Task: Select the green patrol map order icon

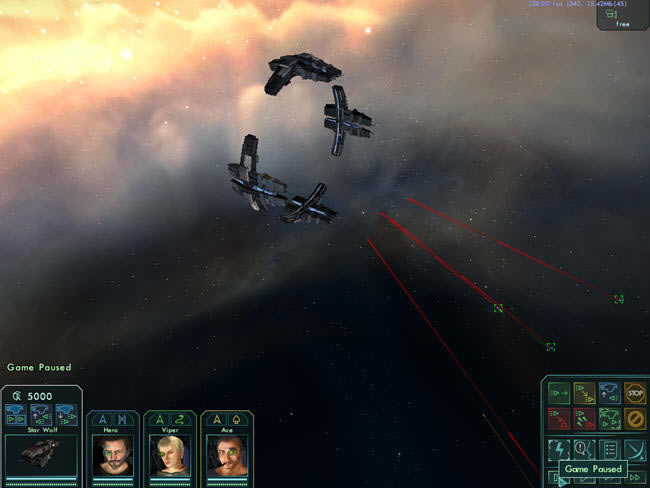Action: click(609, 418)
